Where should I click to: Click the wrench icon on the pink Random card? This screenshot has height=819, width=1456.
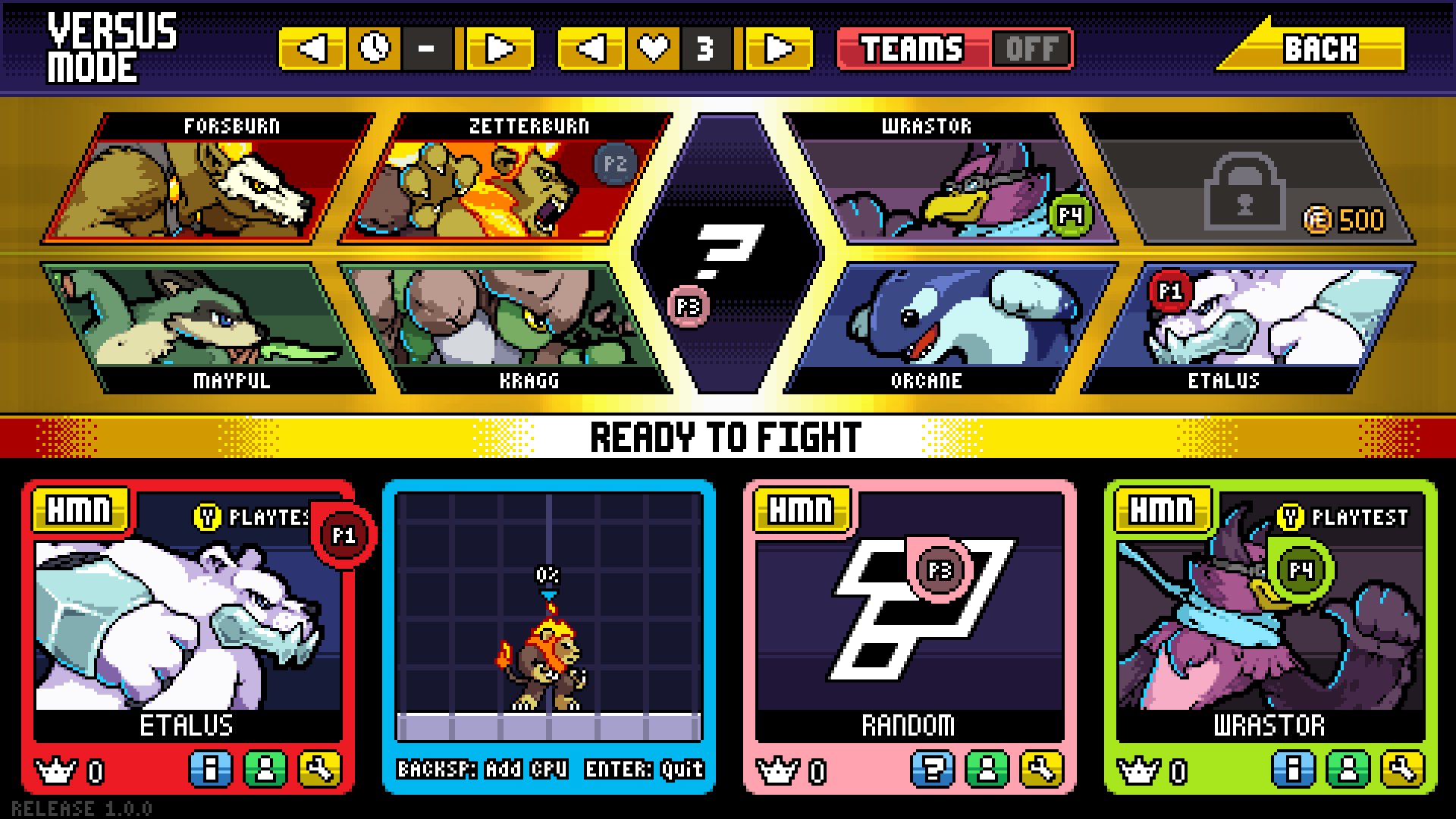point(1042,767)
